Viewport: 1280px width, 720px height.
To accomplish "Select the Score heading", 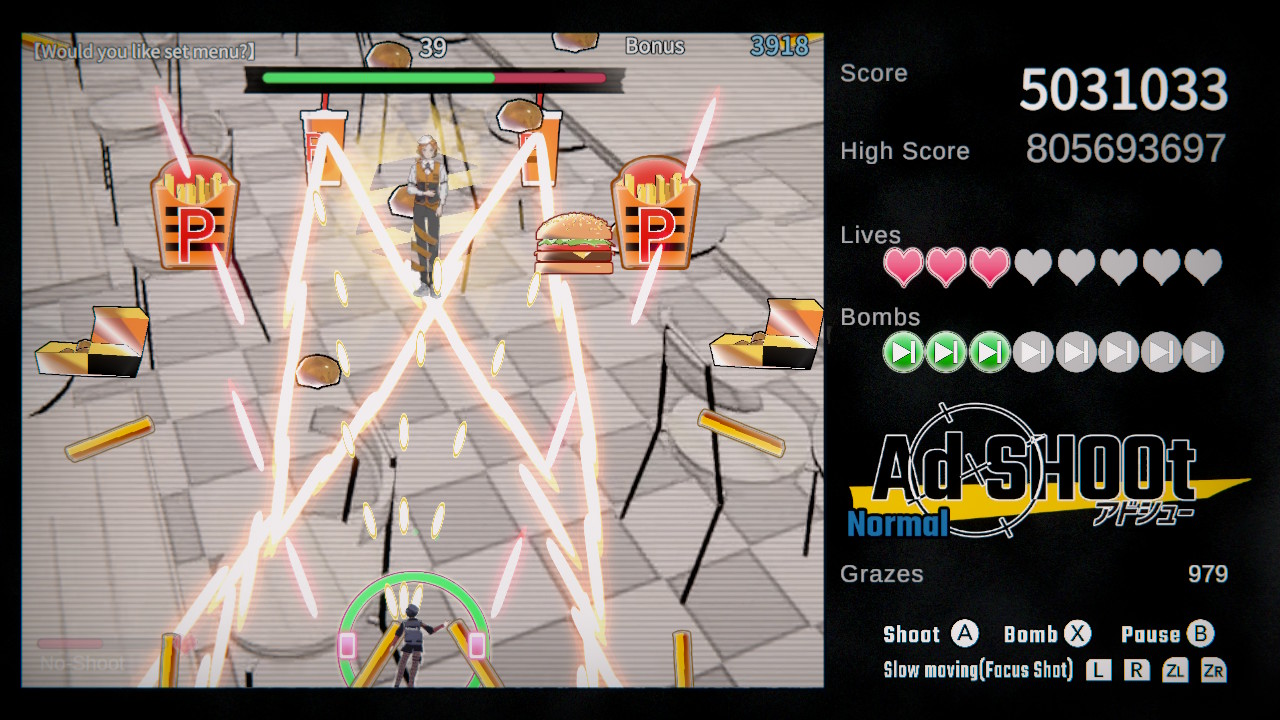I will [874, 73].
